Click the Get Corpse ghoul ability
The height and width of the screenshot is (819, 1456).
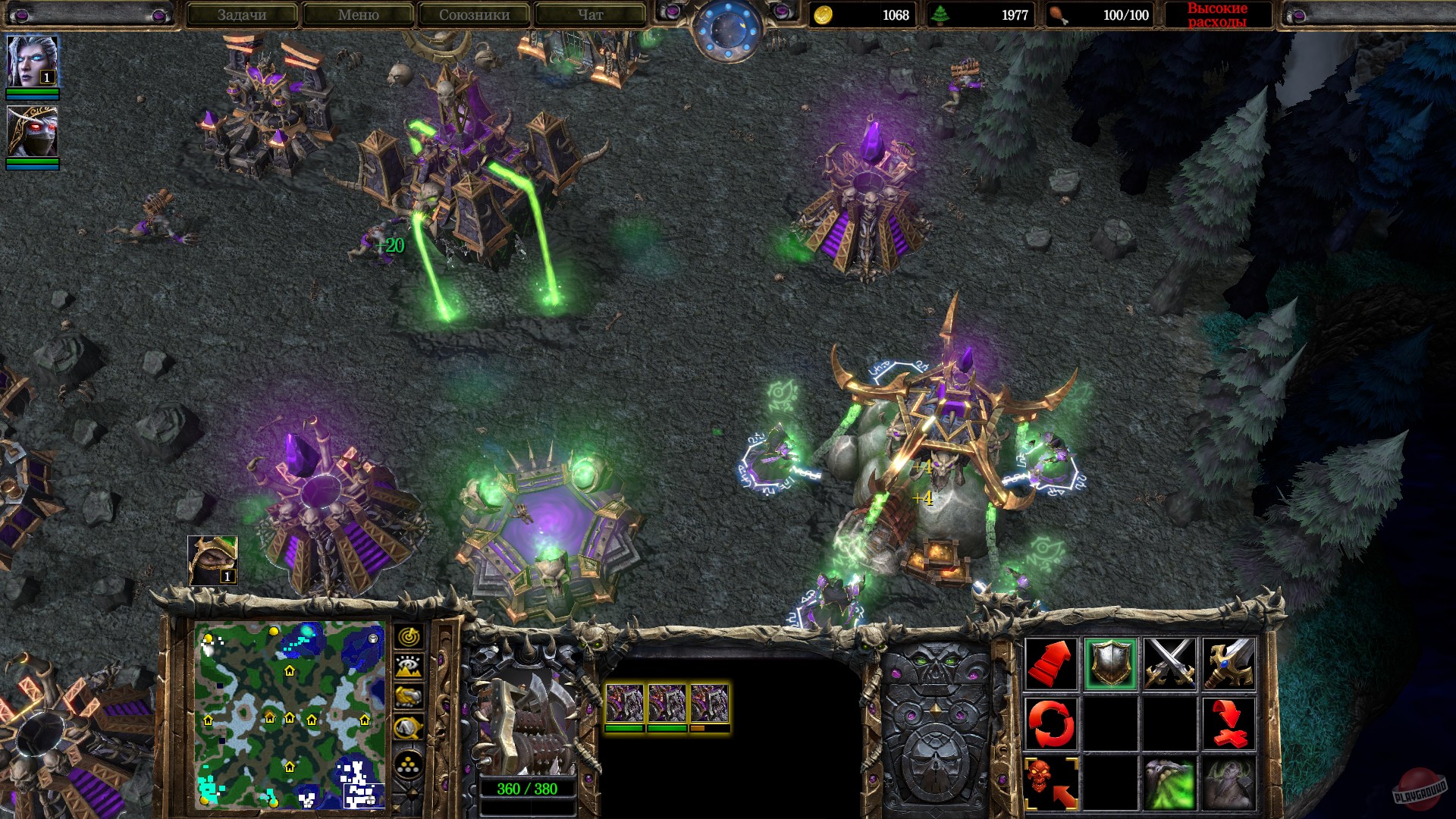(1169, 781)
